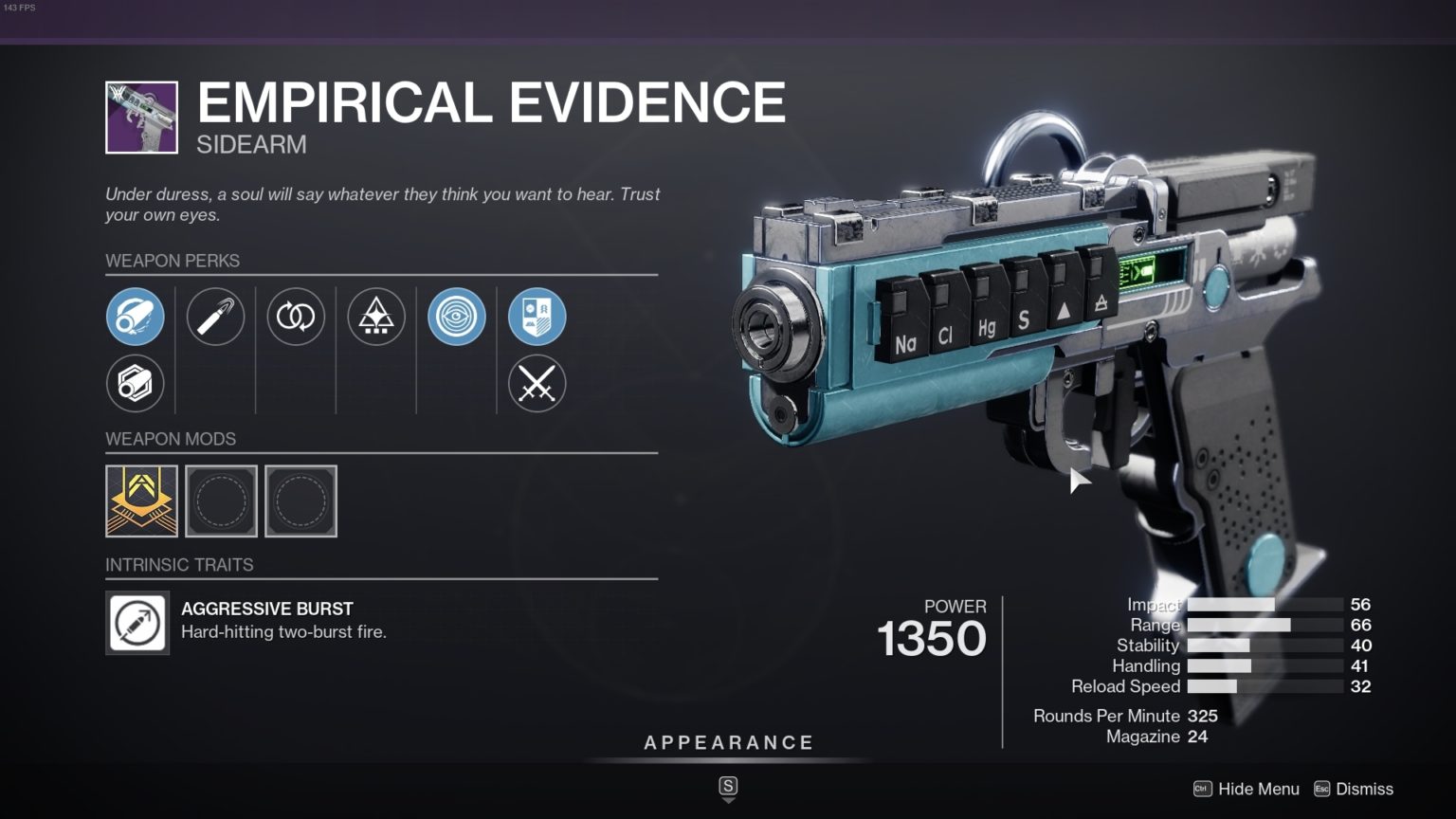This screenshot has width=1456, height=819.
Task: Expand the Weapon Perks section header
Action: click(x=173, y=261)
